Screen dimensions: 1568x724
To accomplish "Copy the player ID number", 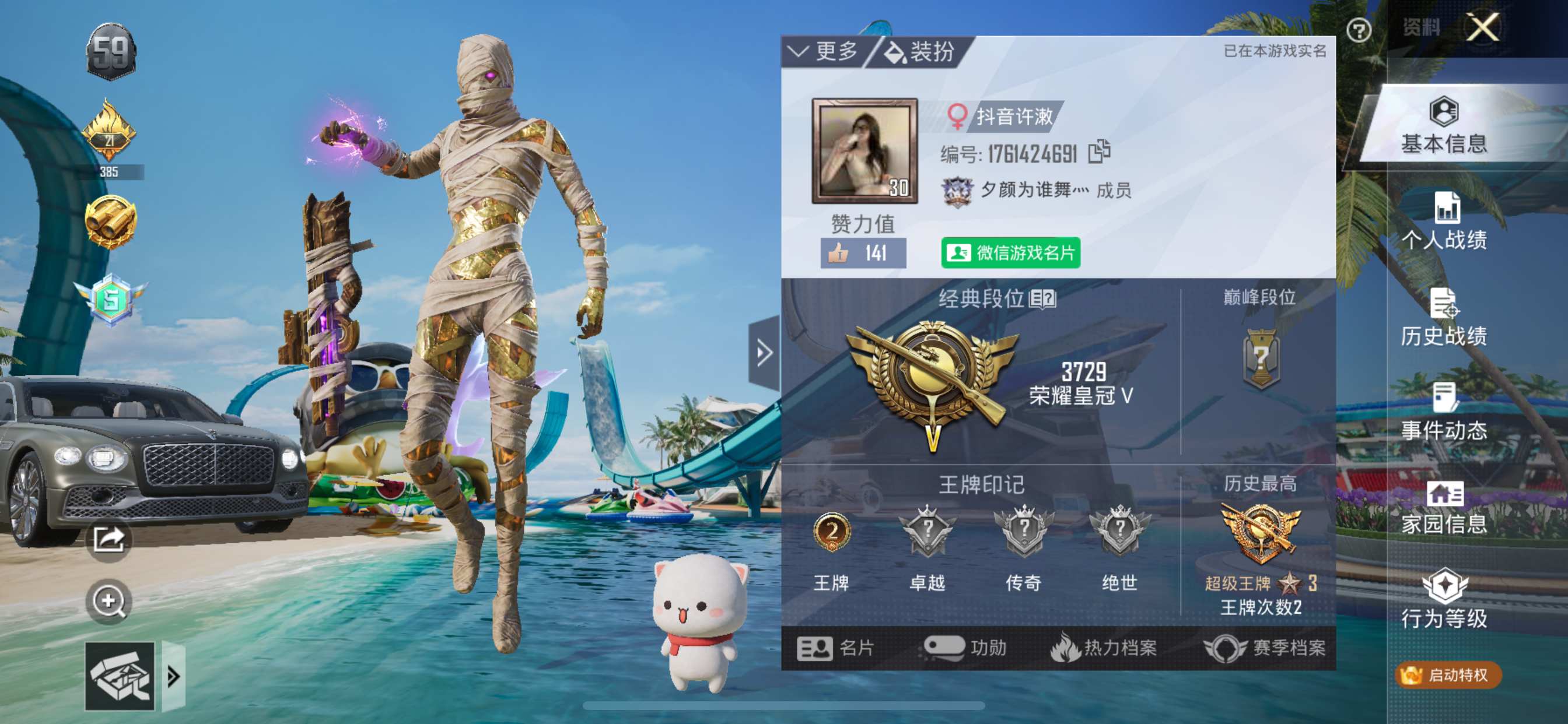I will pyautogui.click(x=1098, y=152).
